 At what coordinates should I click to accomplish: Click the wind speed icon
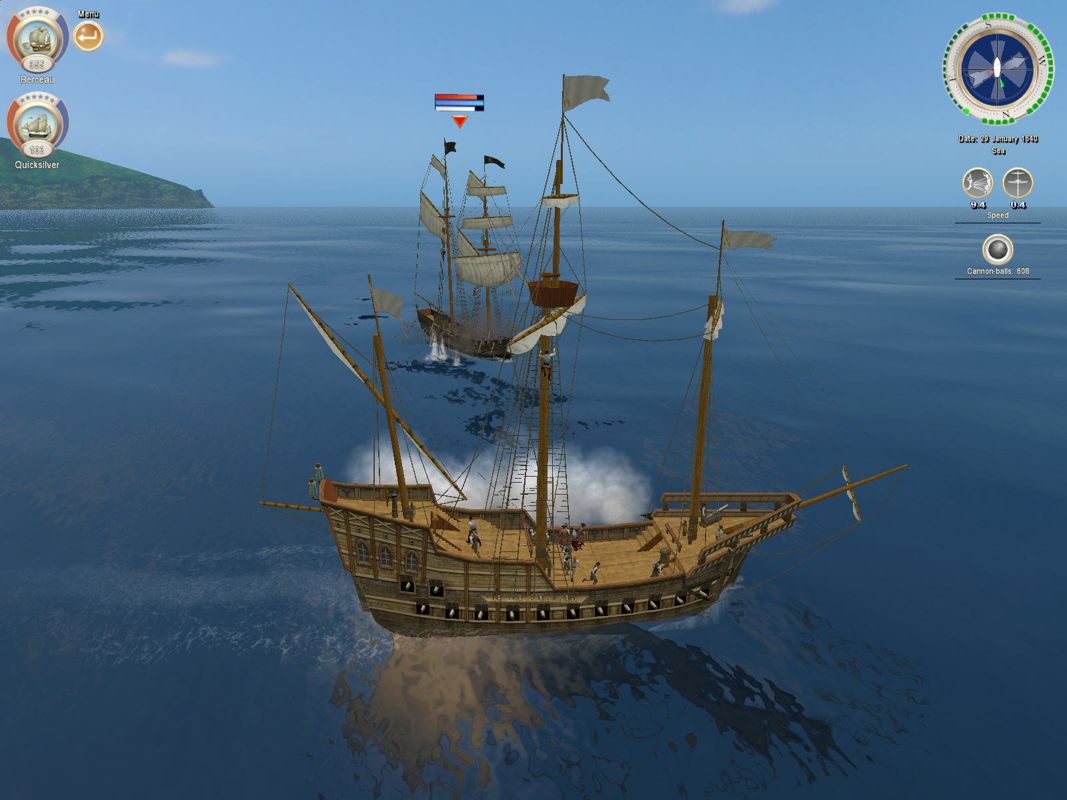click(977, 183)
